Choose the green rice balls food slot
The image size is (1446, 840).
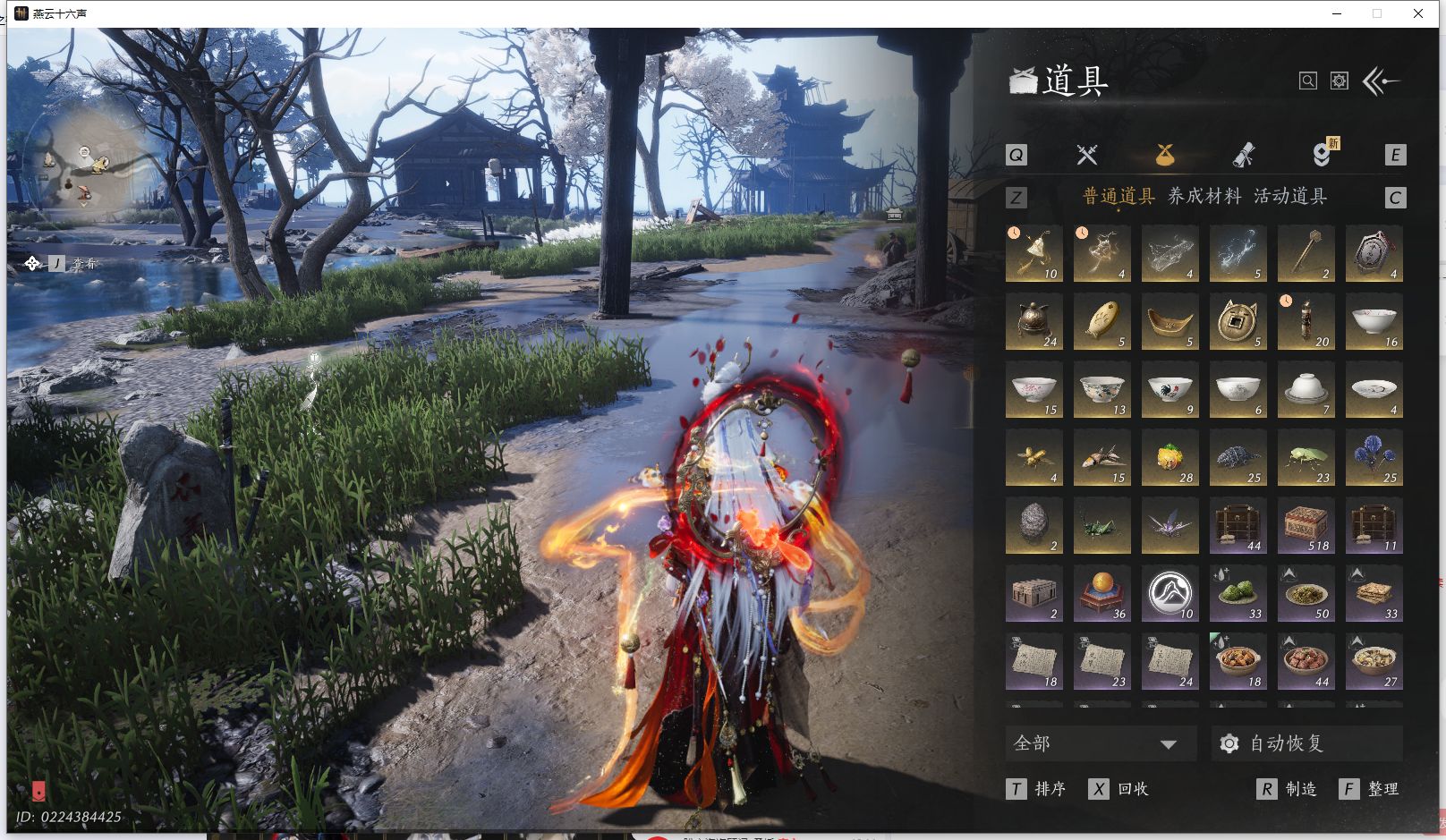(x=1238, y=594)
